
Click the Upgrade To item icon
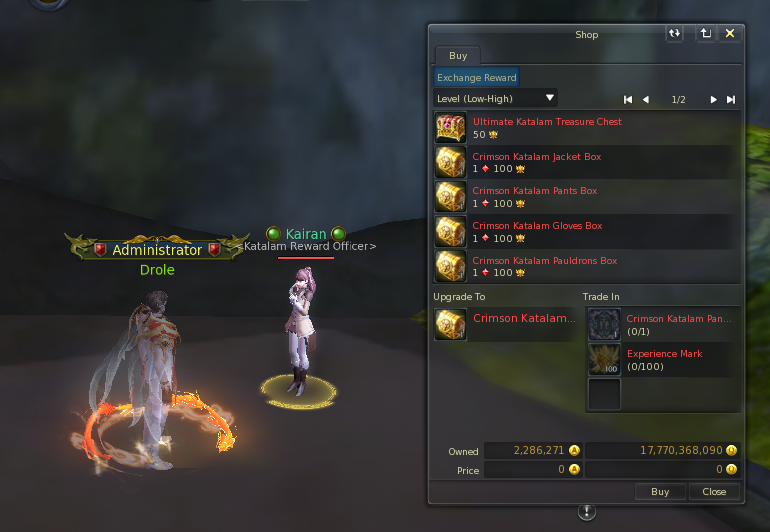click(450, 324)
